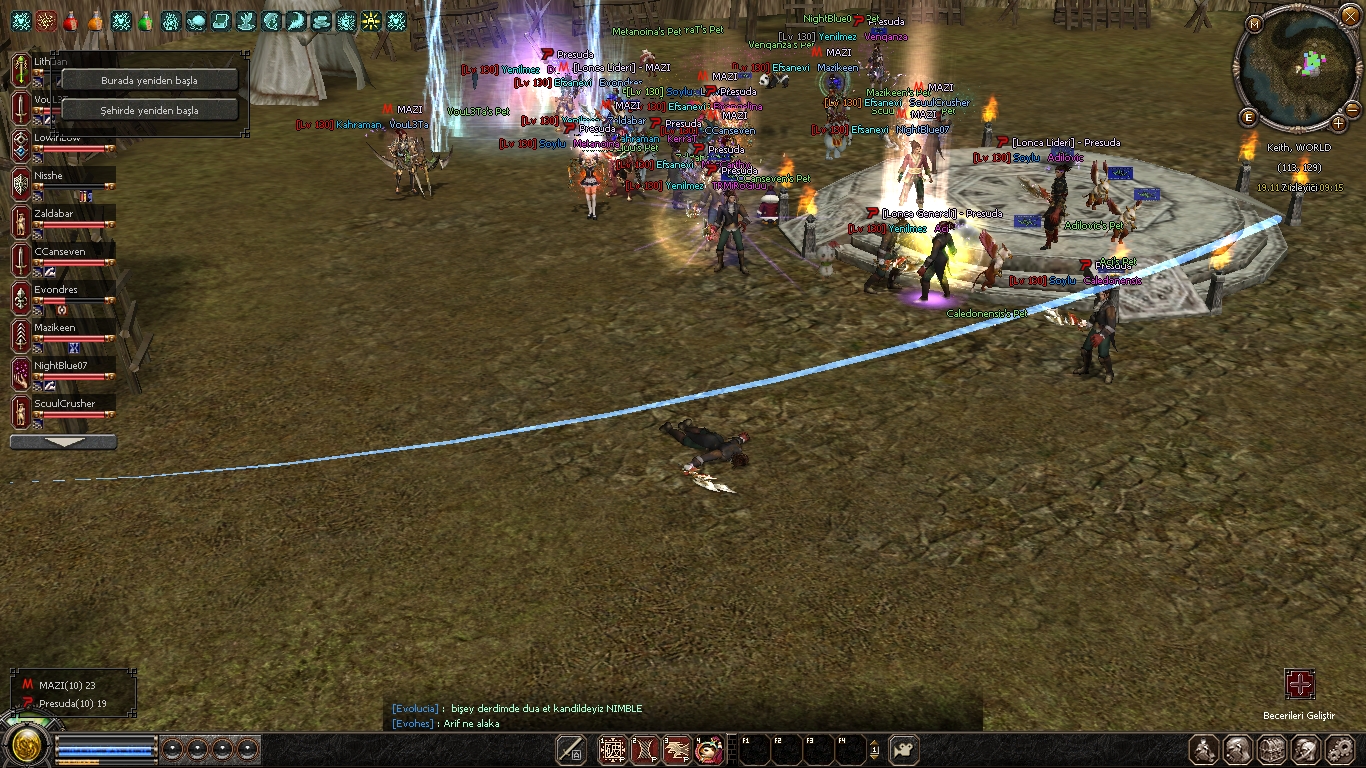Image resolution: width=1366 pixels, height=768 pixels.
Task: Open the treasure chest inventory icon
Action: pos(1271,749)
